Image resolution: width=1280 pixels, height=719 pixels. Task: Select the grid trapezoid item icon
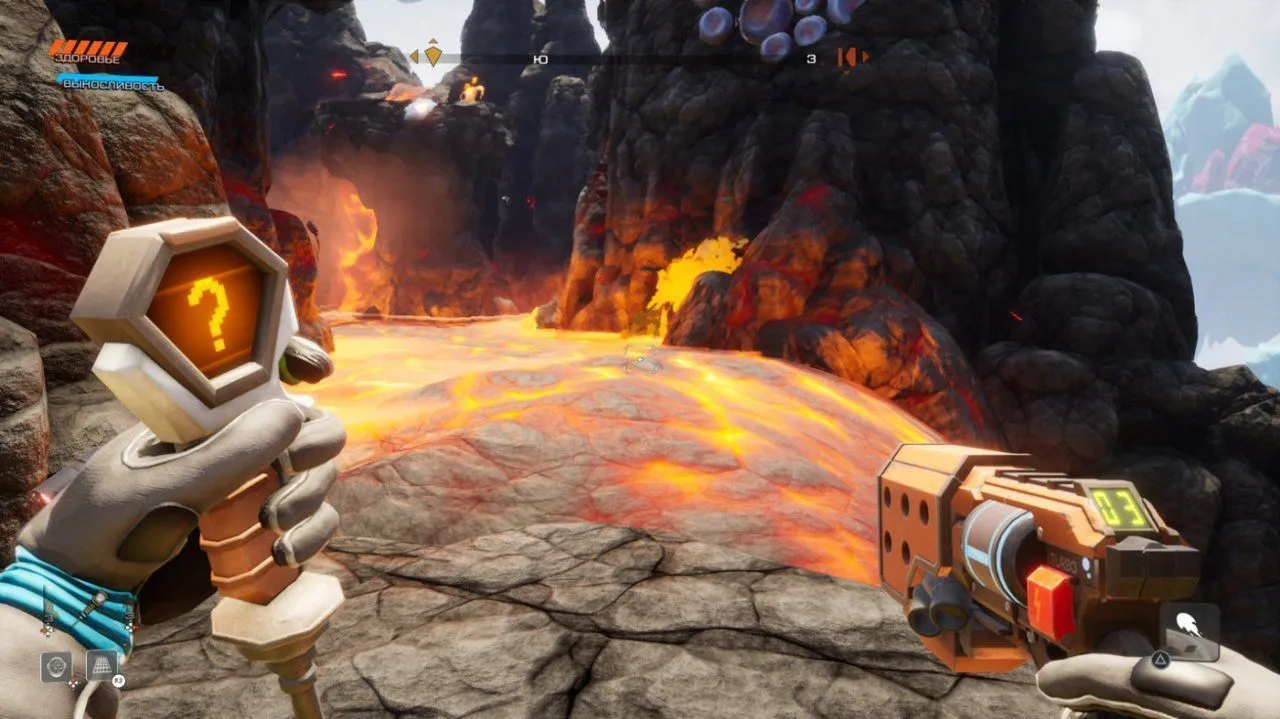(x=101, y=665)
